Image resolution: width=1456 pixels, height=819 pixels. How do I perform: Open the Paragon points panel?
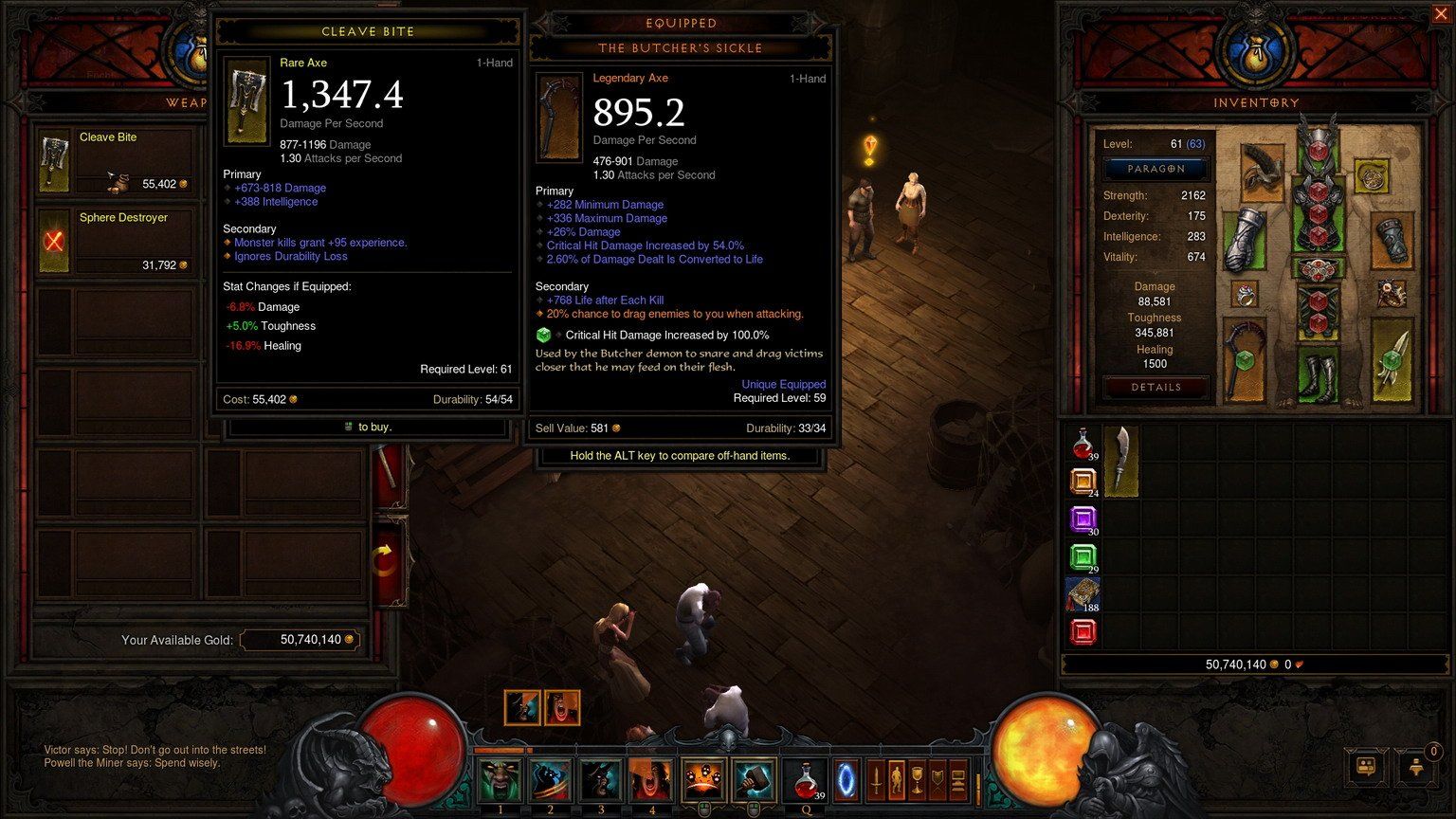1156,169
